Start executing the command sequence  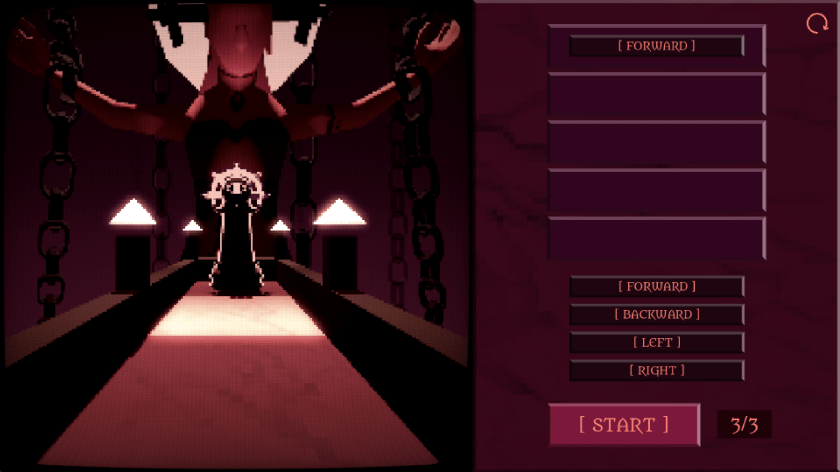click(x=624, y=424)
